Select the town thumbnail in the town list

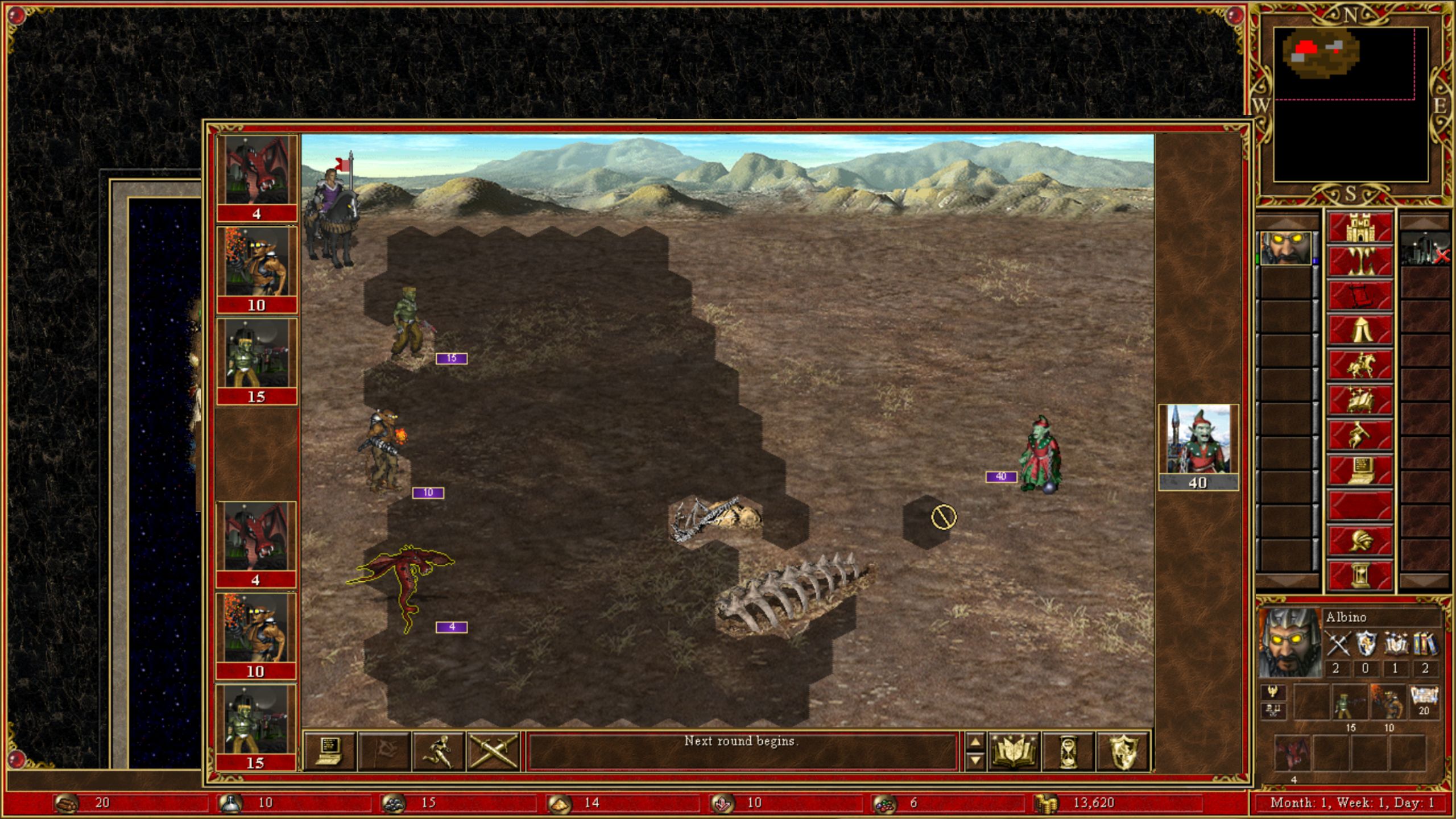click(1424, 249)
